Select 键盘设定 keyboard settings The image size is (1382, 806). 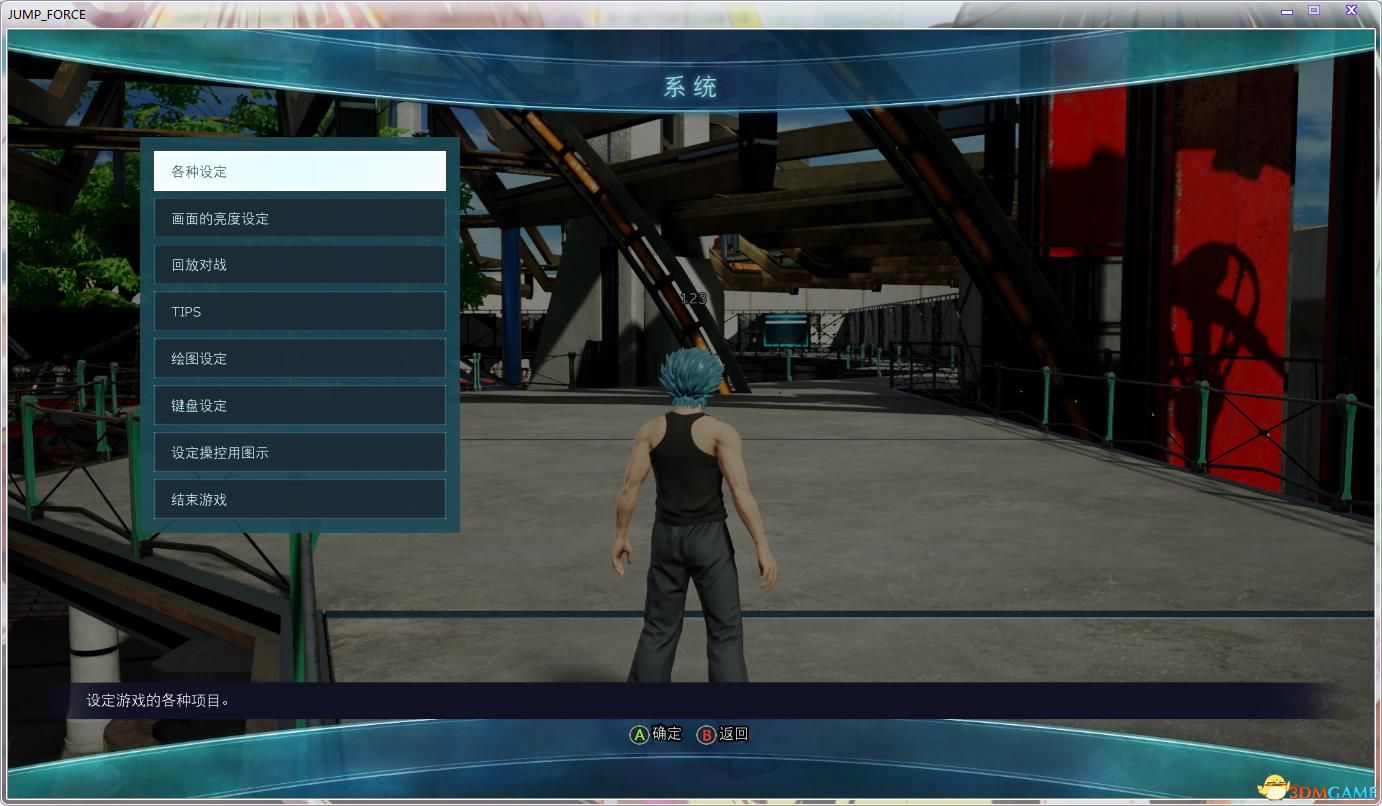coord(299,406)
